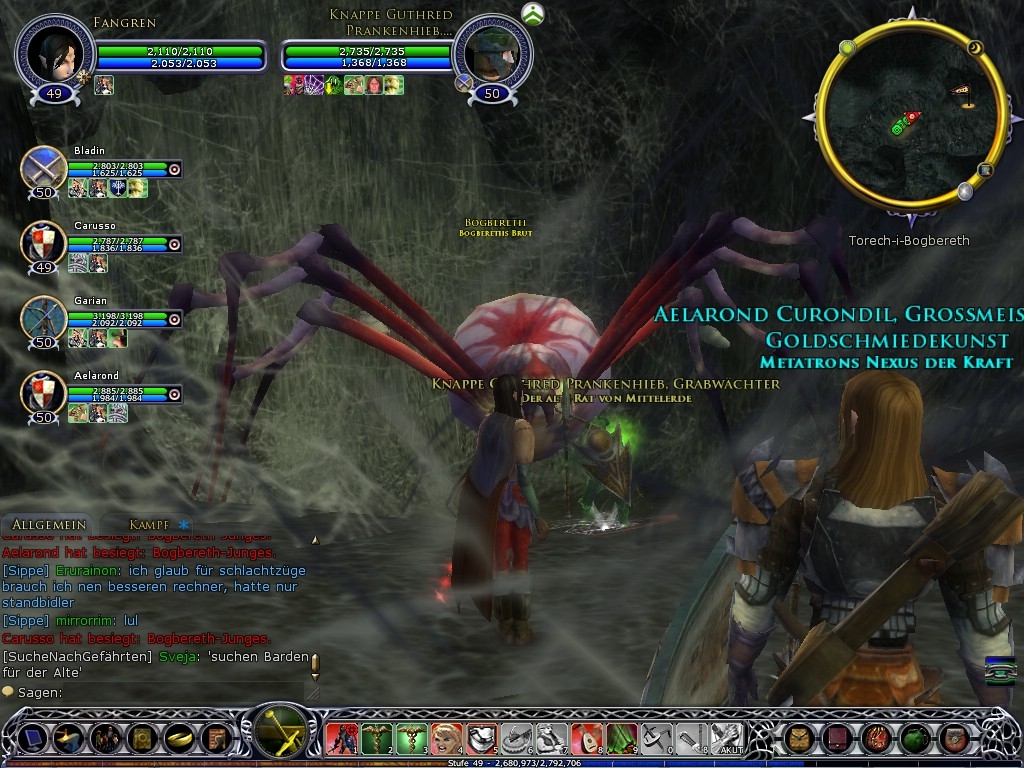The image size is (1024, 768).
Task: Select Bladin's party portrait
Action: [x=44, y=168]
